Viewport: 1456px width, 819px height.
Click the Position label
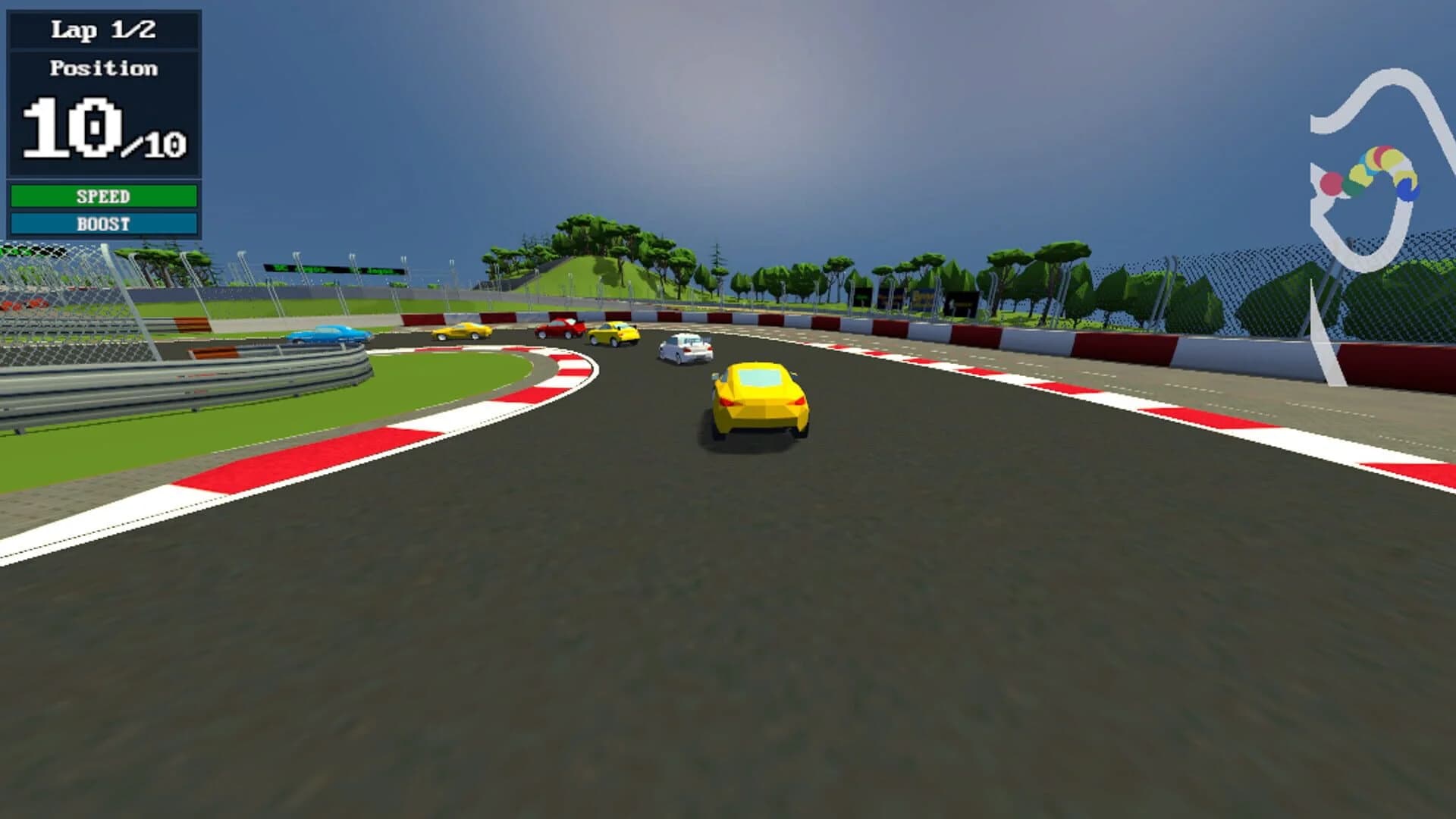point(104,69)
